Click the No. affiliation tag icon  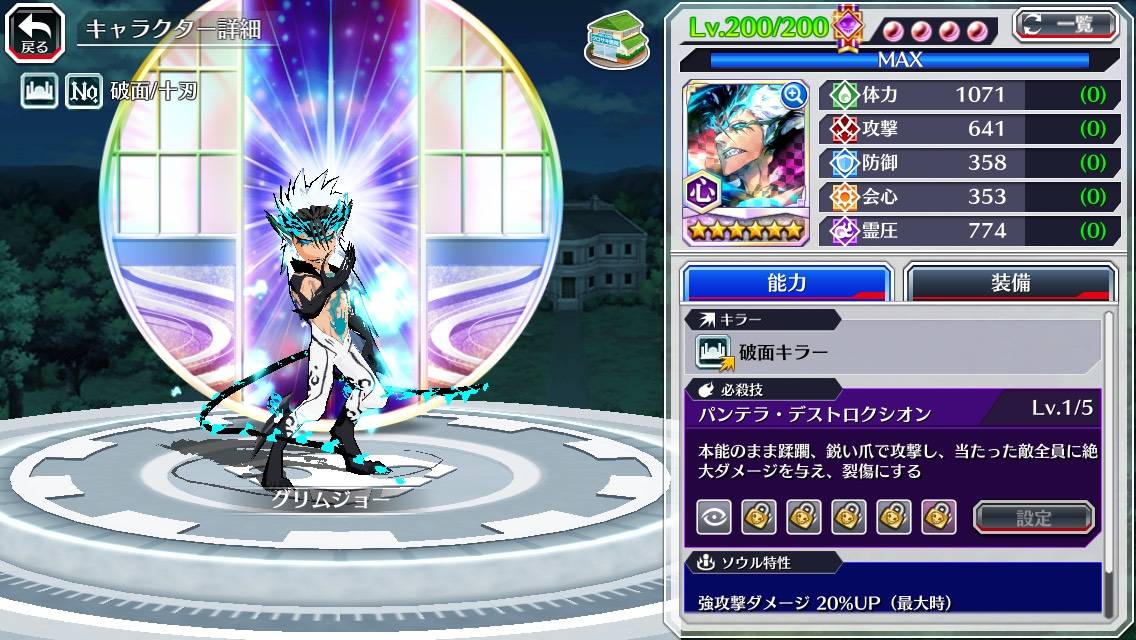(84, 93)
